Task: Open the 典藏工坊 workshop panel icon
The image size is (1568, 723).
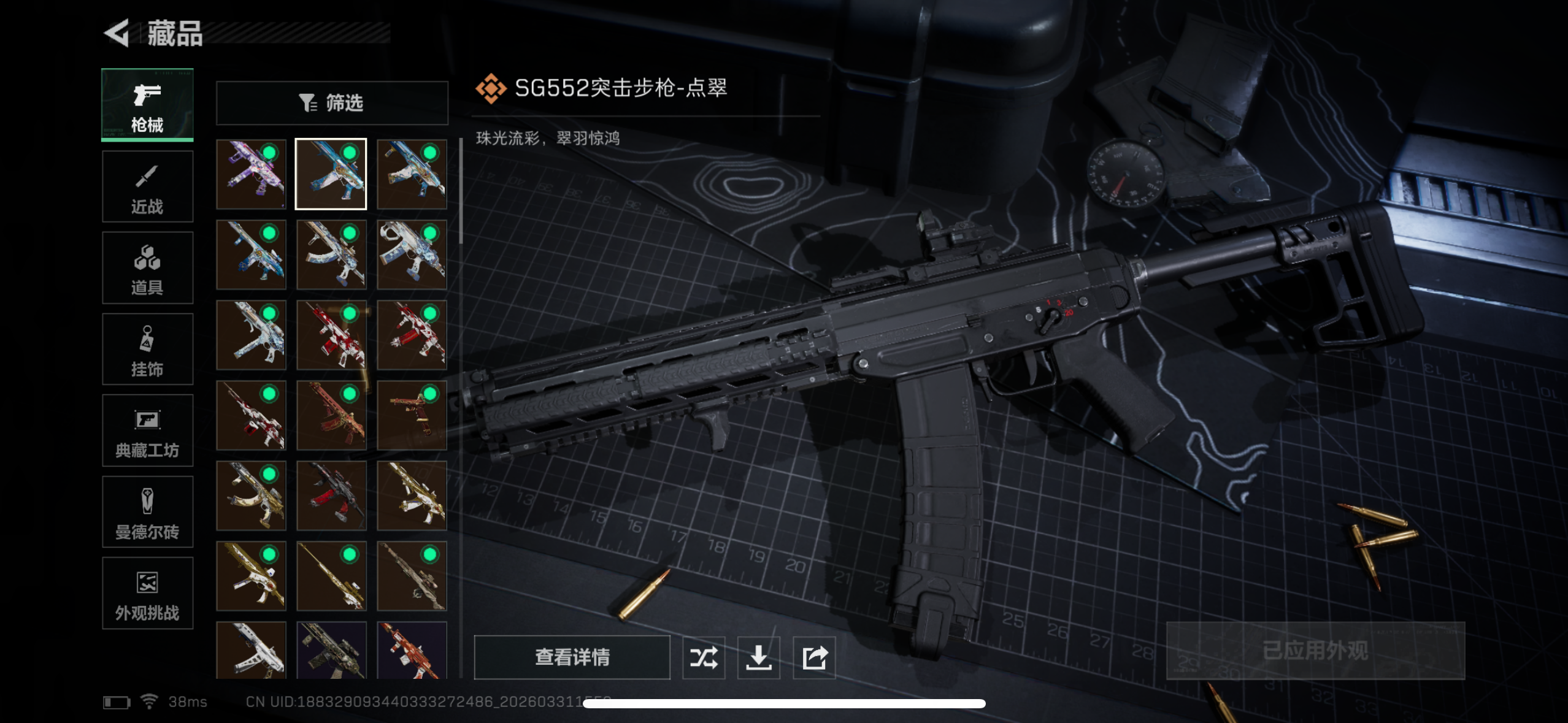Action: click(x=147, y=430)
